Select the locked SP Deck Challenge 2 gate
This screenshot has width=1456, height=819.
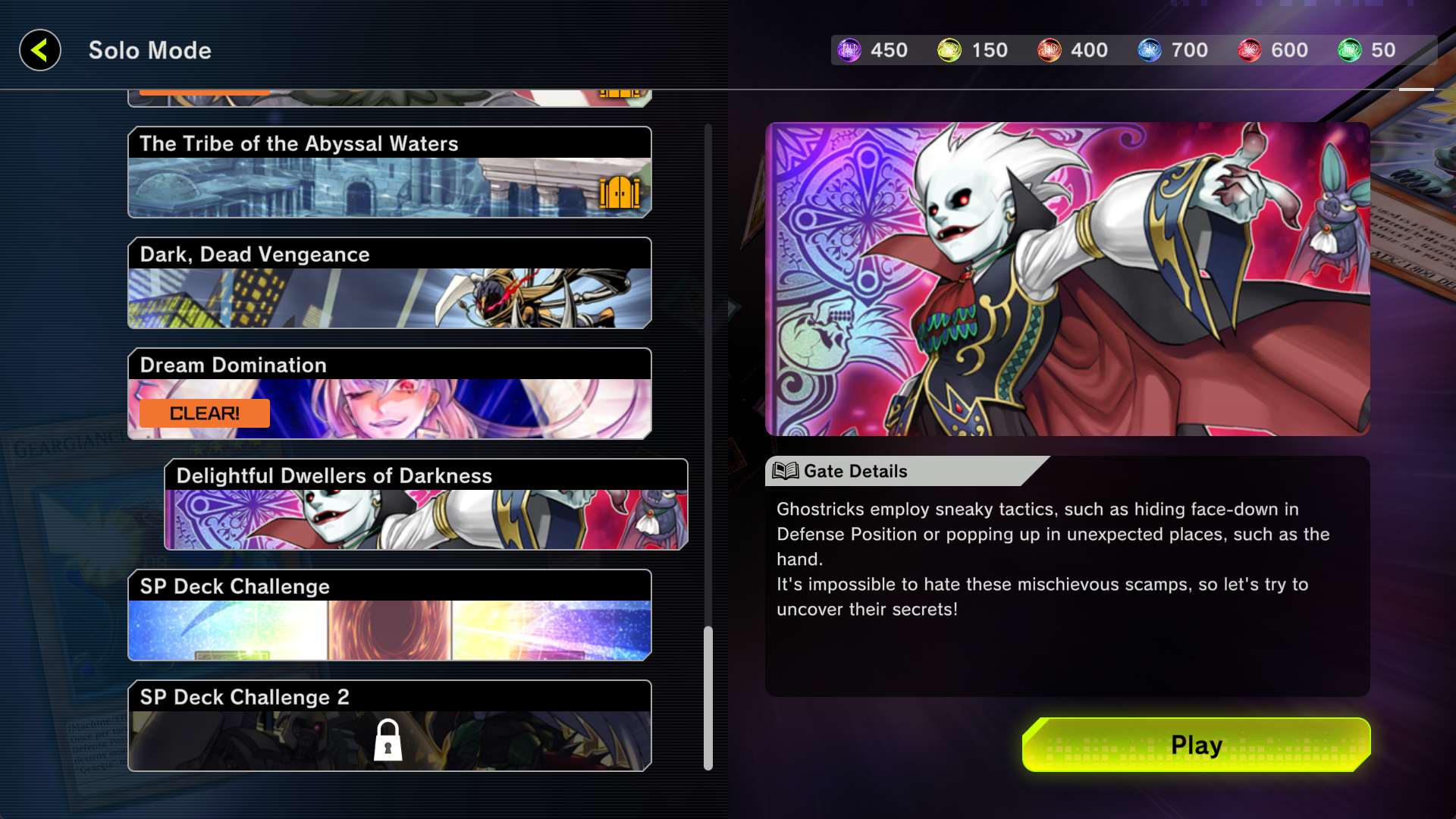coord(389,726)
